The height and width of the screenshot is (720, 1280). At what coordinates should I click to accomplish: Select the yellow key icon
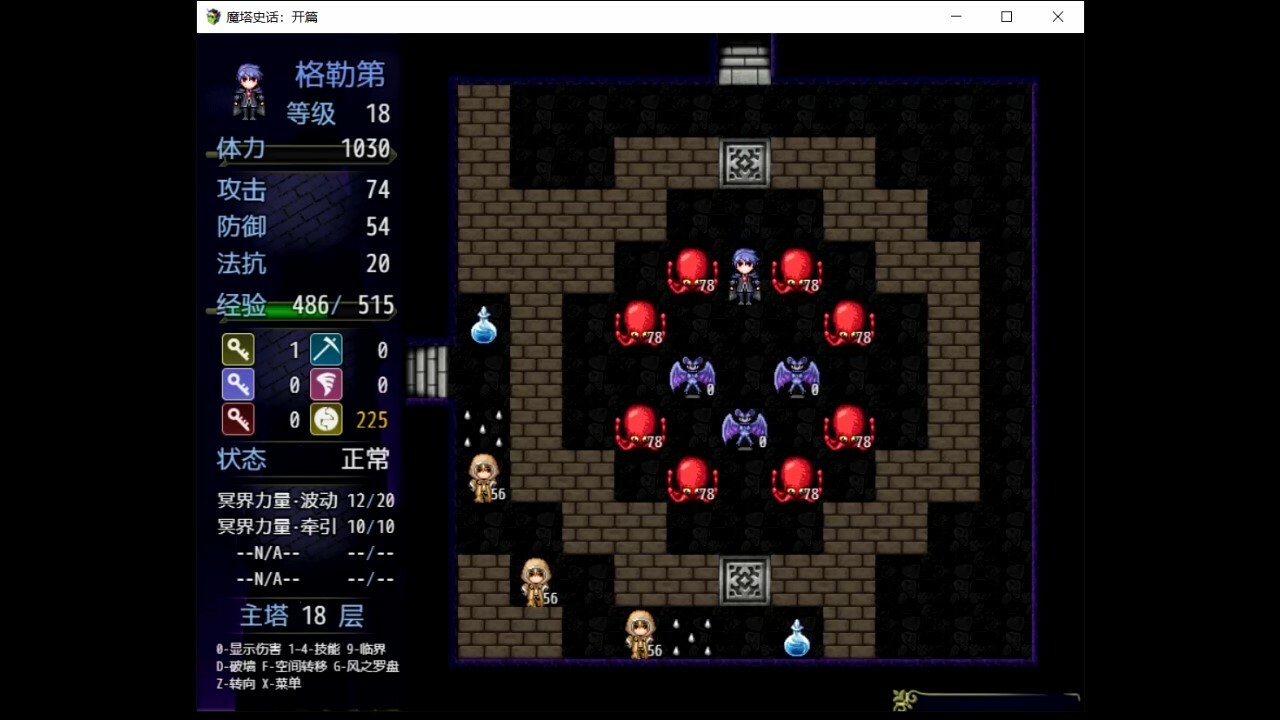[x=238, y=350]
